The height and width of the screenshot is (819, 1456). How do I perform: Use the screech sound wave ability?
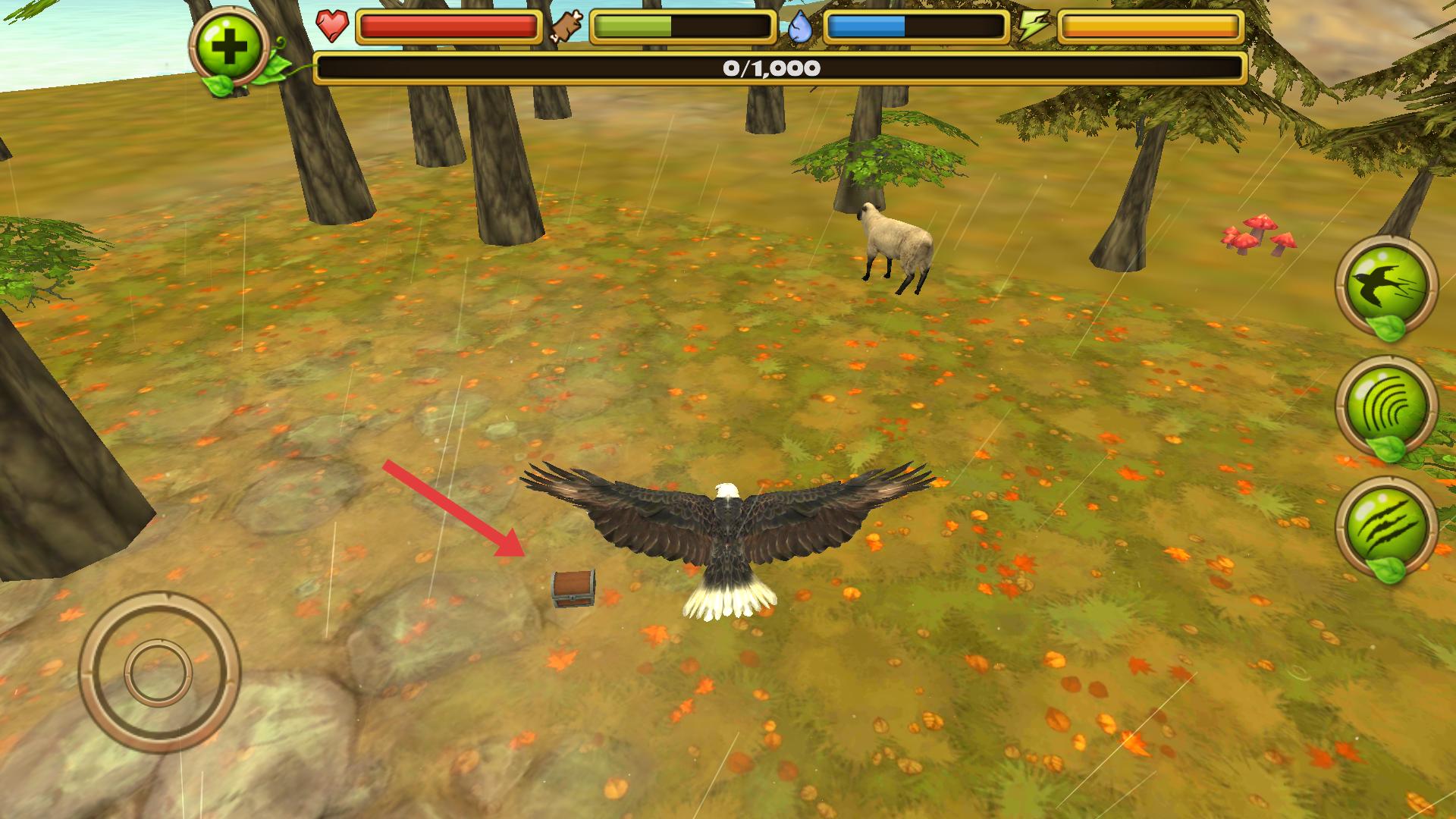click(1385, 406)
